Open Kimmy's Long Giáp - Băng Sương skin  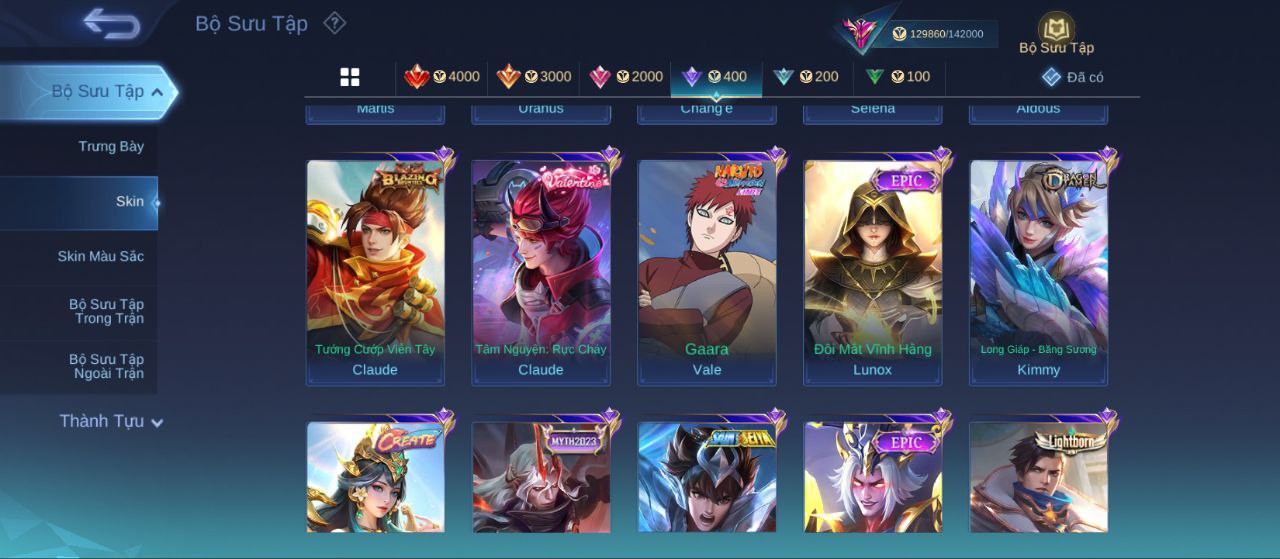point(1039,272)
